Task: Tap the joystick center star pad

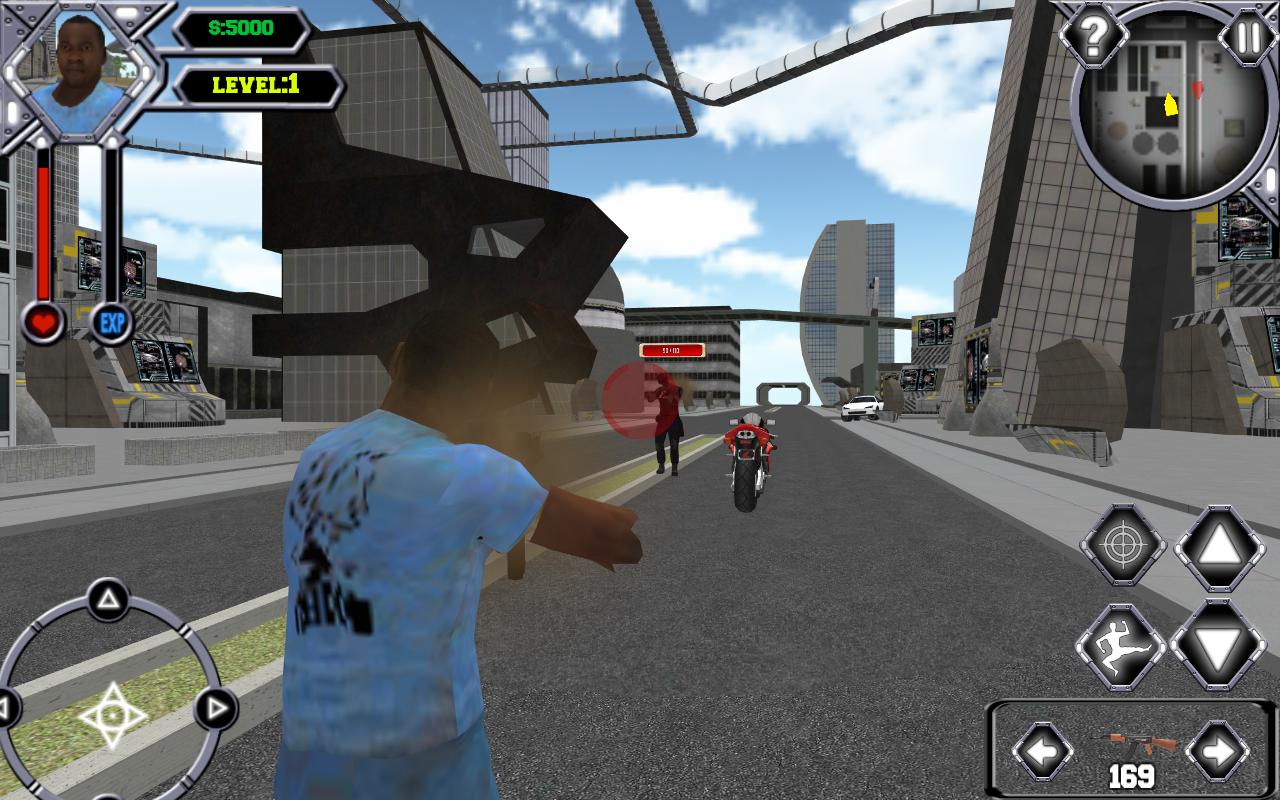Action: click(112, 714)
